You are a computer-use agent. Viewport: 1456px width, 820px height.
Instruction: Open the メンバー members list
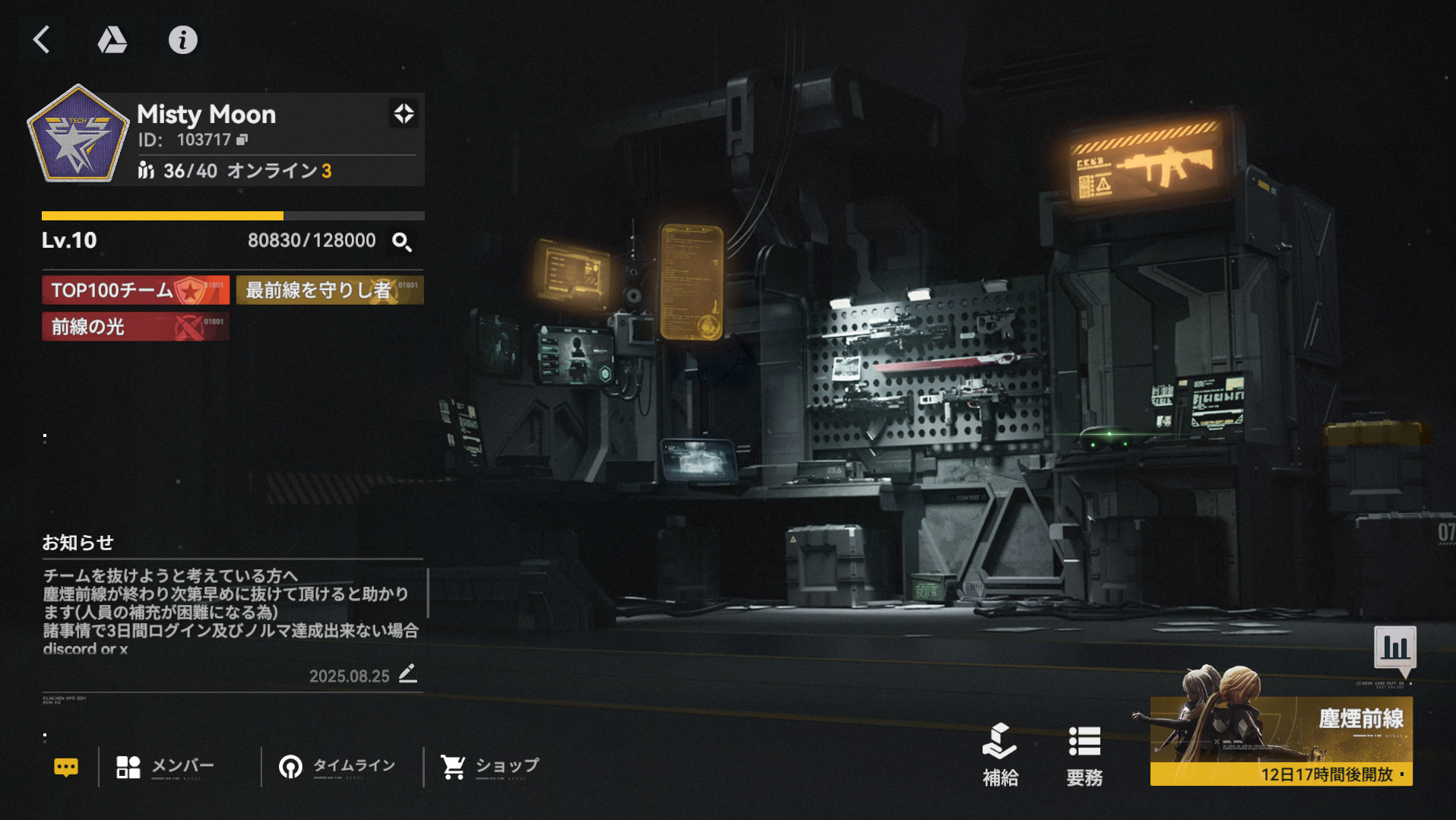(x=166, y=767)
